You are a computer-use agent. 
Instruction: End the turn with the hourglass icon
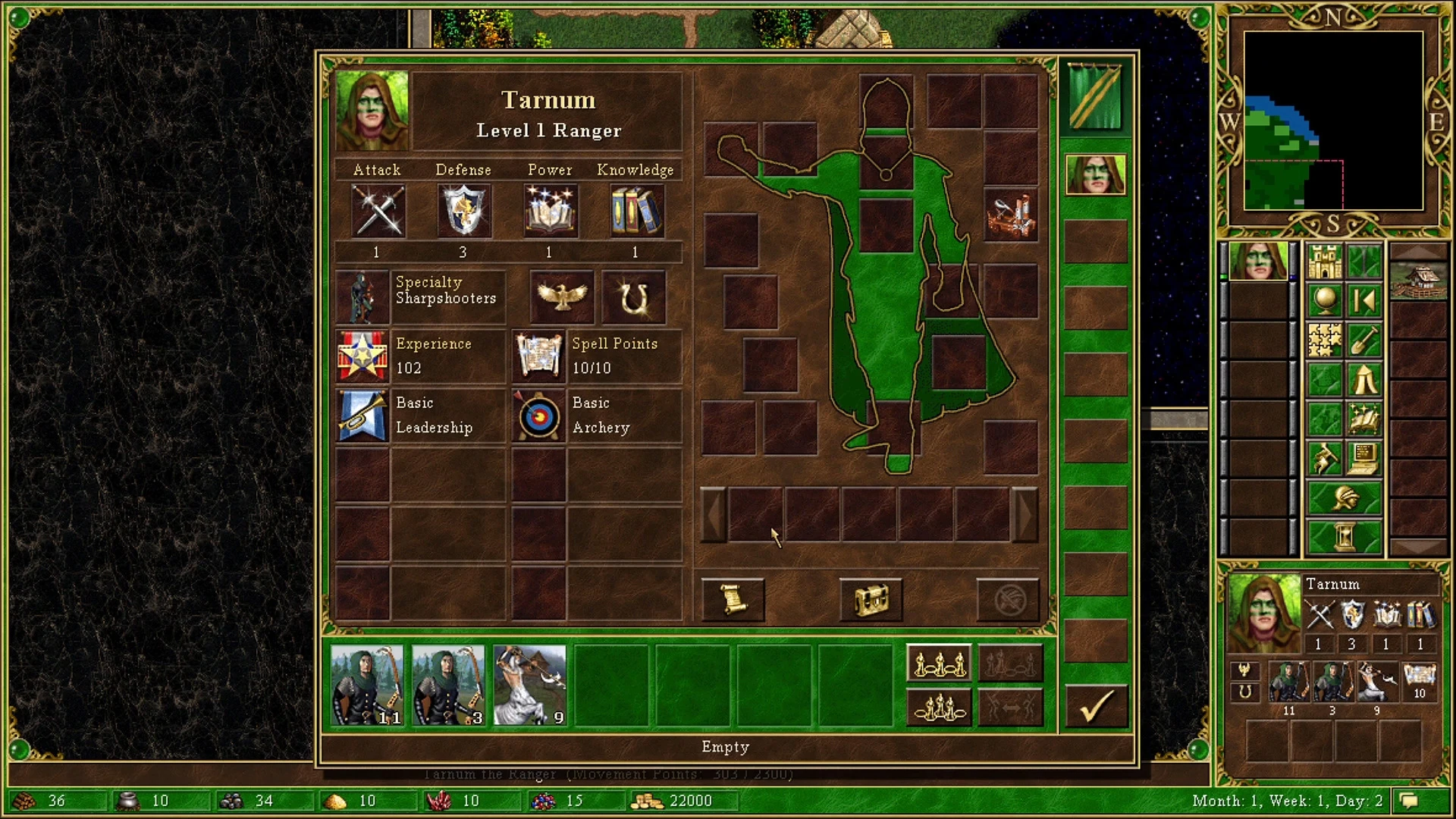[x=1344, y=536]
